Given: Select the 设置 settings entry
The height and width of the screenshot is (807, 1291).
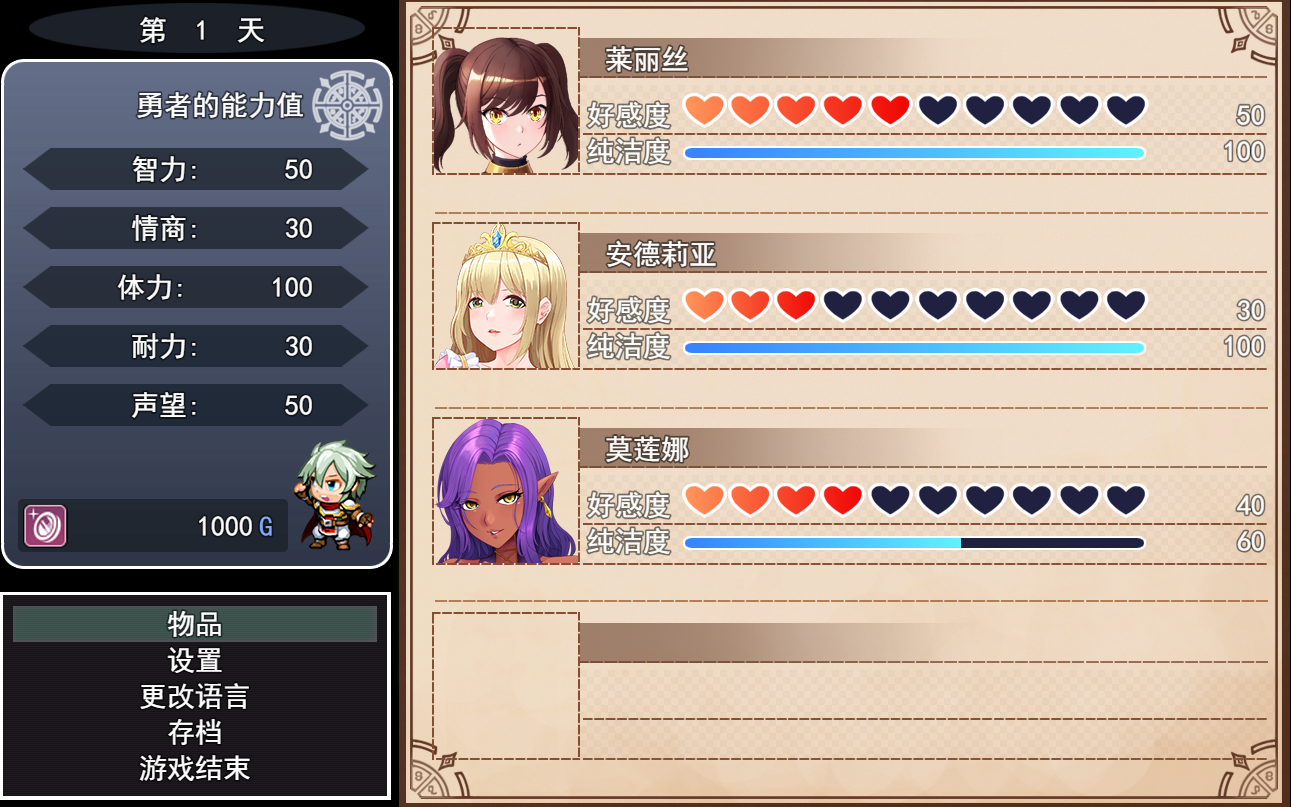Looking at the screenshot, I should point(195,660).
